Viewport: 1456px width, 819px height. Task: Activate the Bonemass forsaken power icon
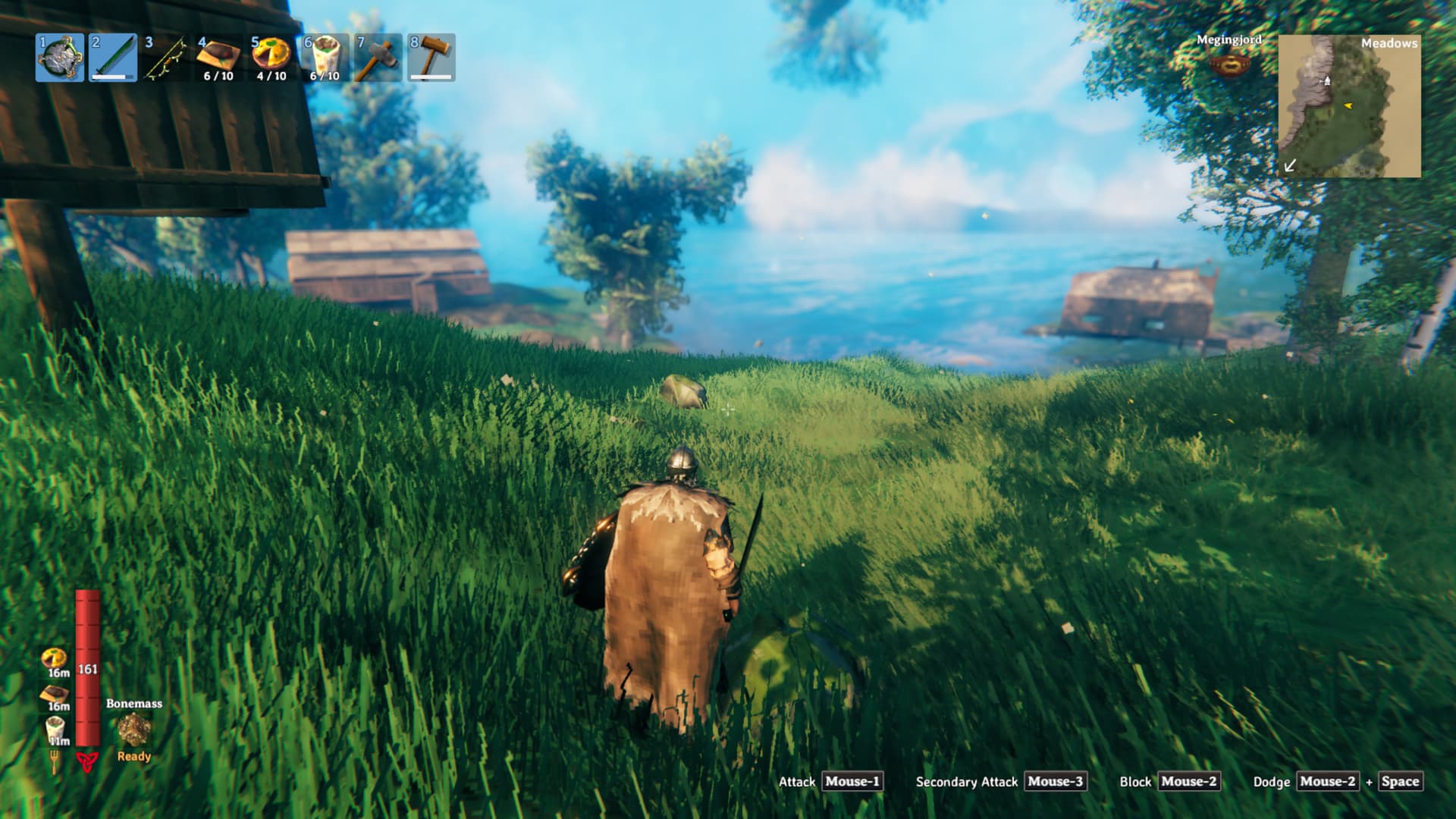(x=134, y=730)
